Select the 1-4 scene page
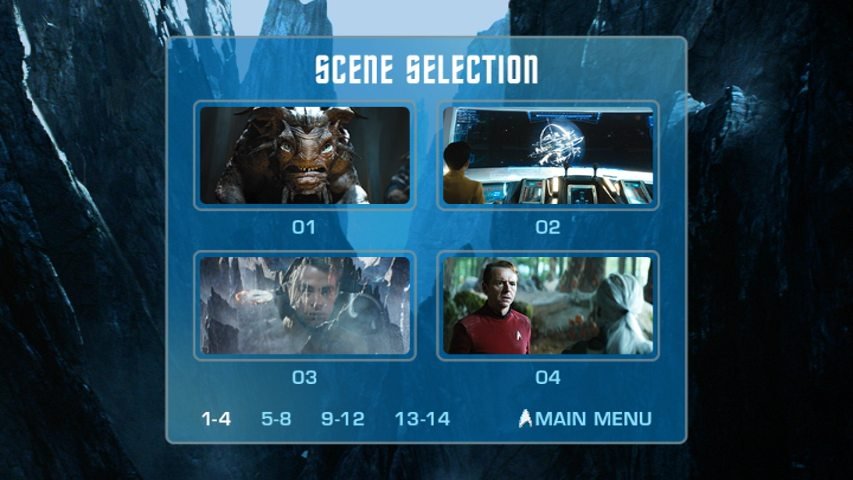 [216, 419]
